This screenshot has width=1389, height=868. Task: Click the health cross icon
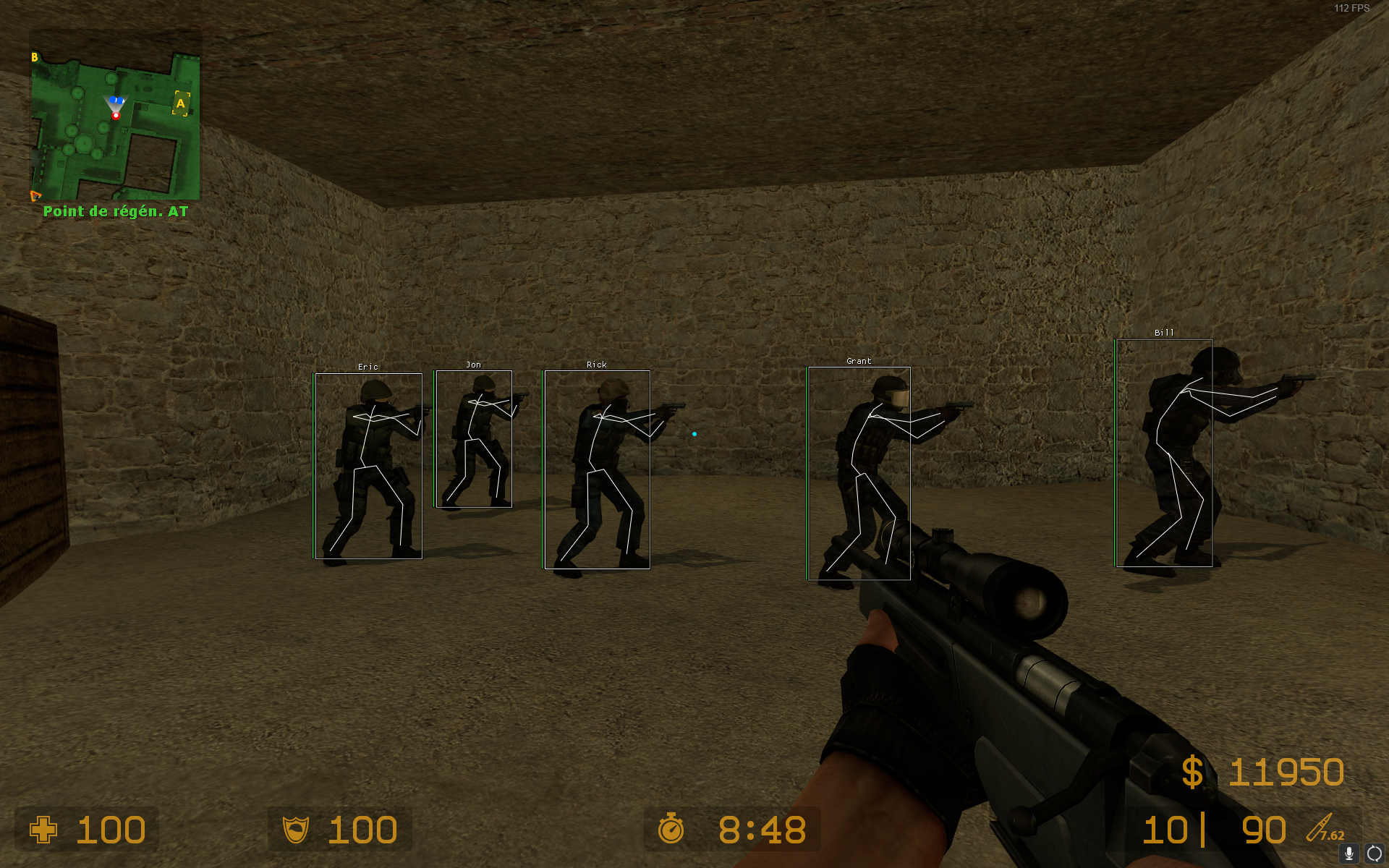(x=45, y=830)
